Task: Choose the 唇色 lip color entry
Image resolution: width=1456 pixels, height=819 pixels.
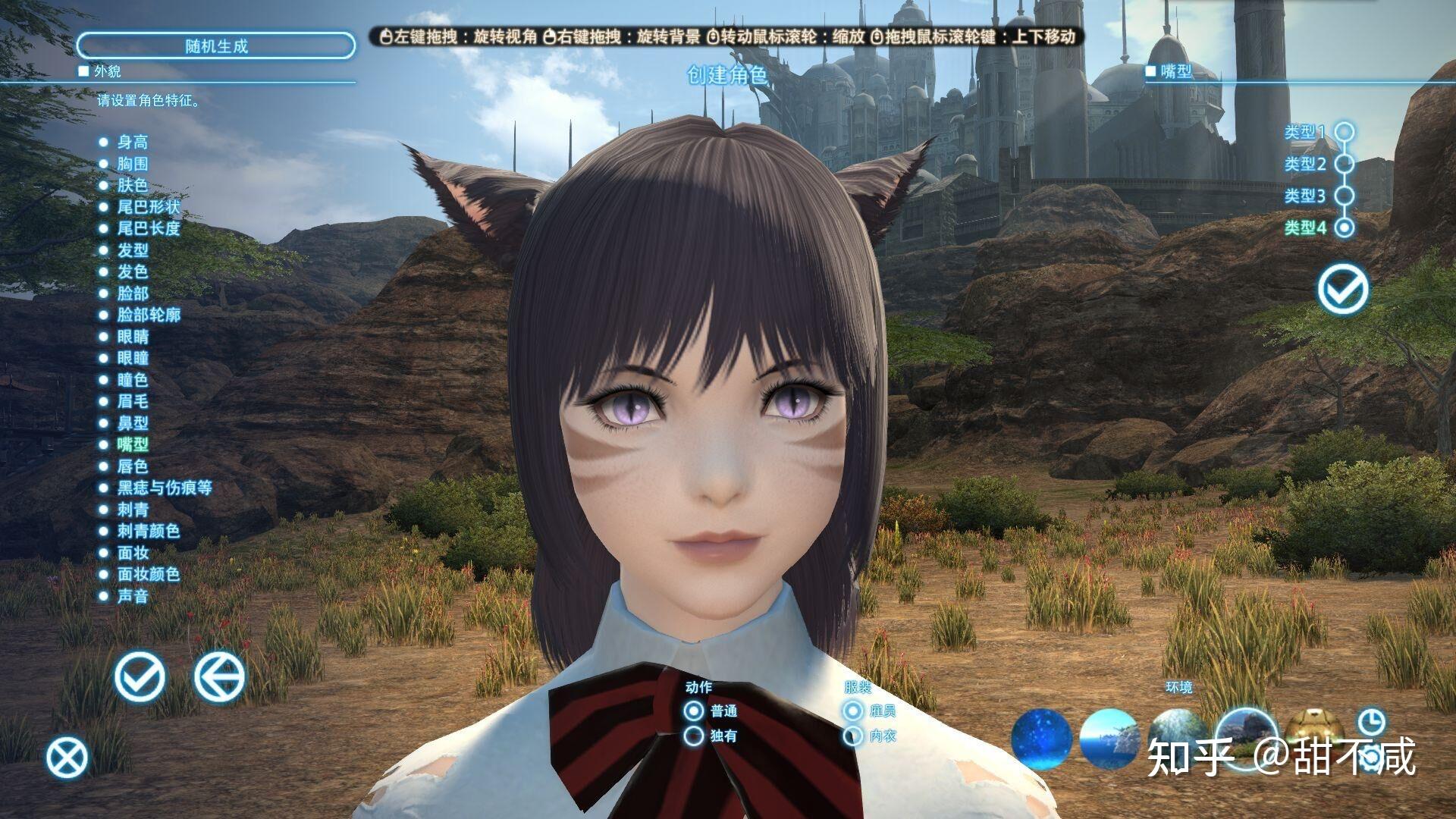Action: click(132, 466)
